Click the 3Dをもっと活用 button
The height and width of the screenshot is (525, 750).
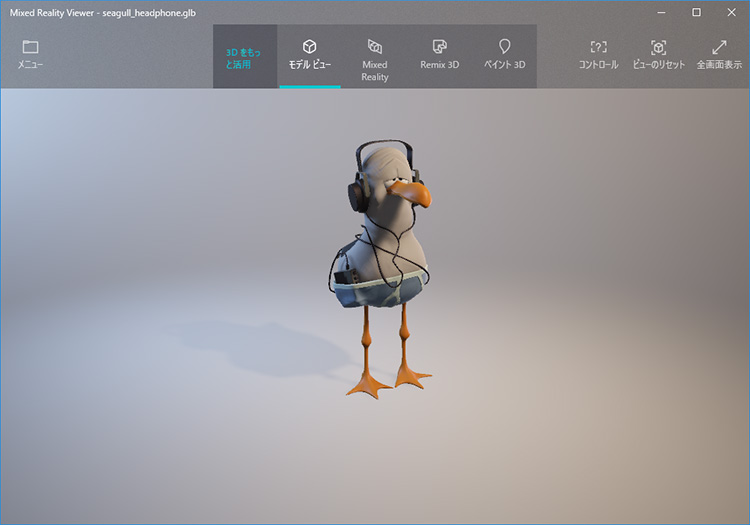coord(244,57)
